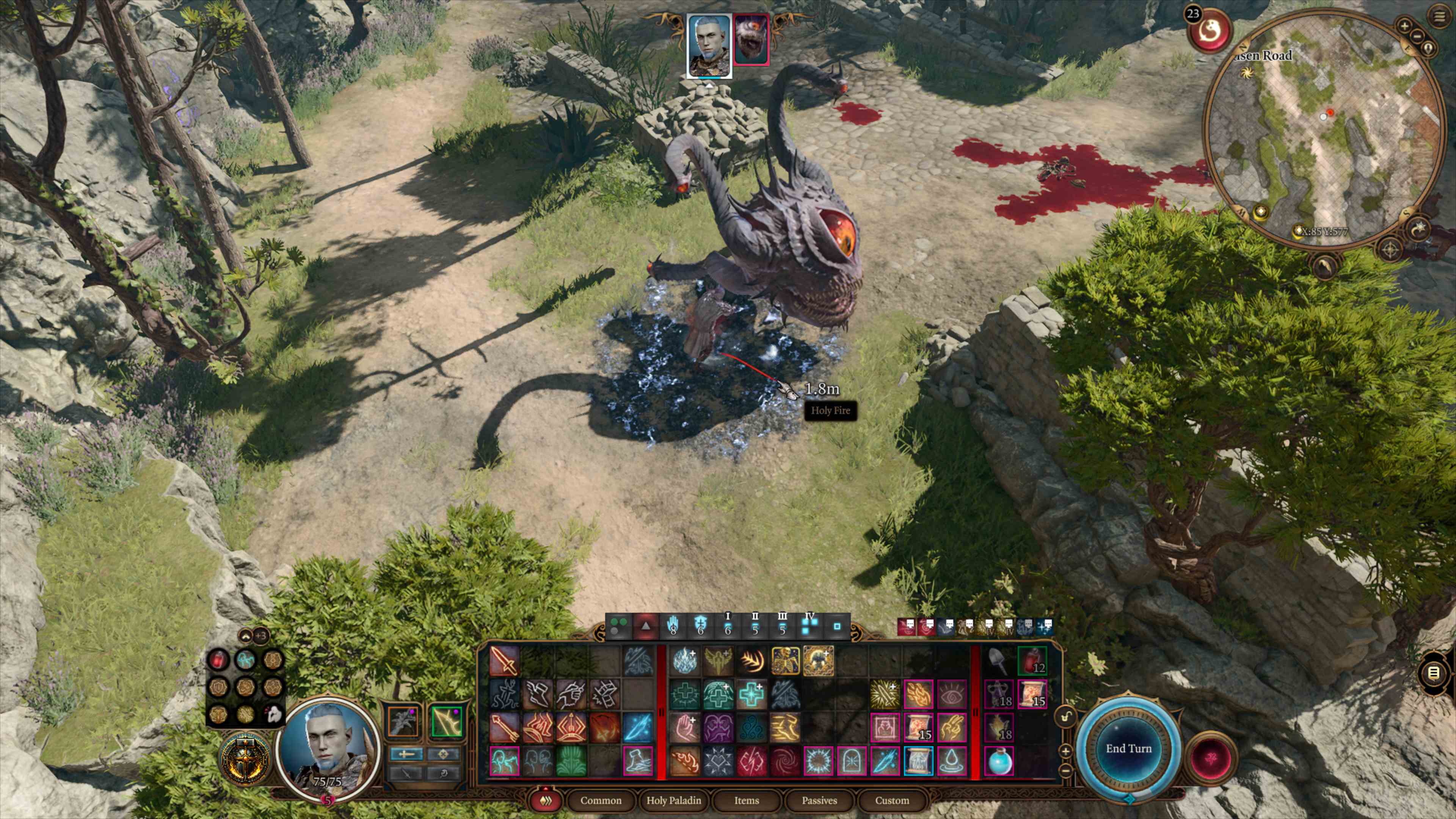This screenshot has width=1456, height=819.
Task: Select the blue round flask potion
Action: point(999,761)
